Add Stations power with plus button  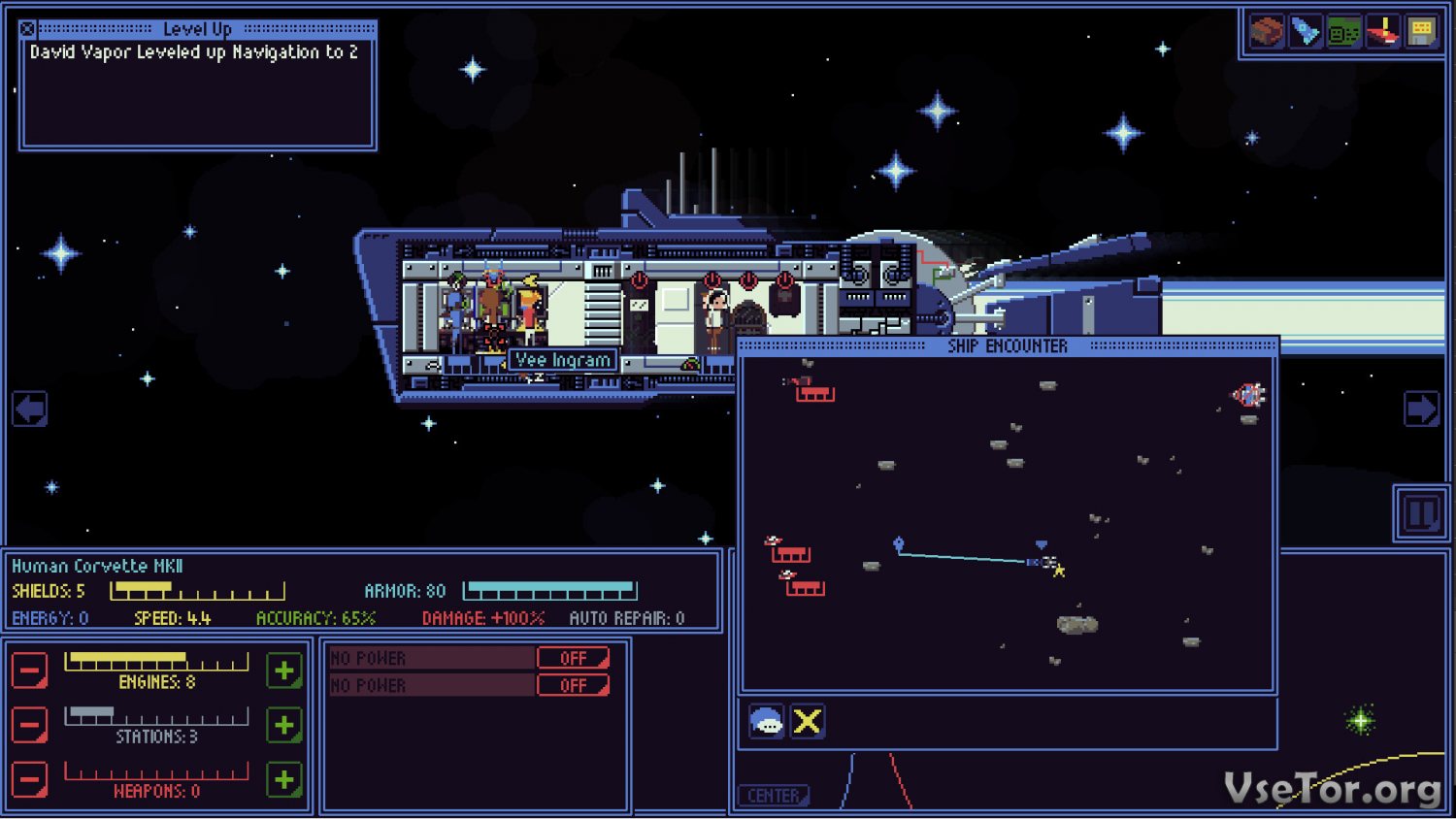tap(284, 725)
